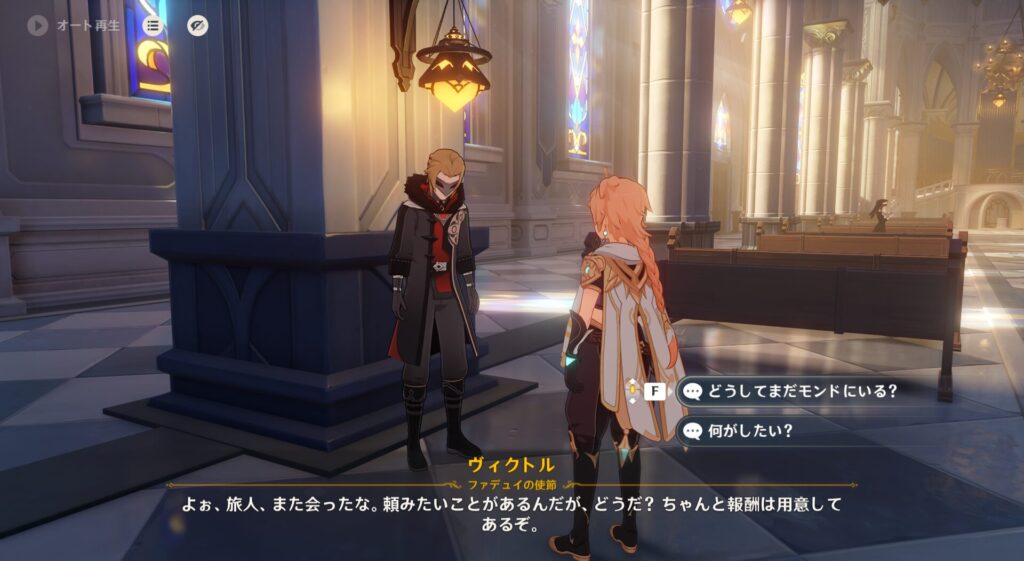
Task: Open the dialogue history log icon
Action: (153, 26)
